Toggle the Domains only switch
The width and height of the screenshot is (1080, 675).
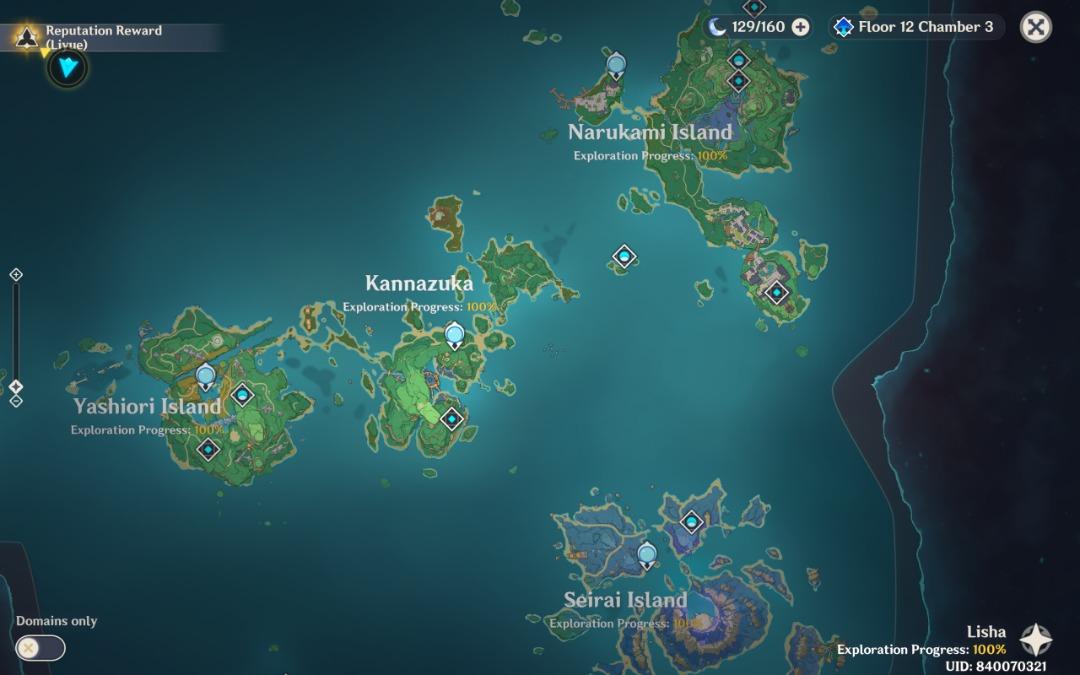coord(40,648)
